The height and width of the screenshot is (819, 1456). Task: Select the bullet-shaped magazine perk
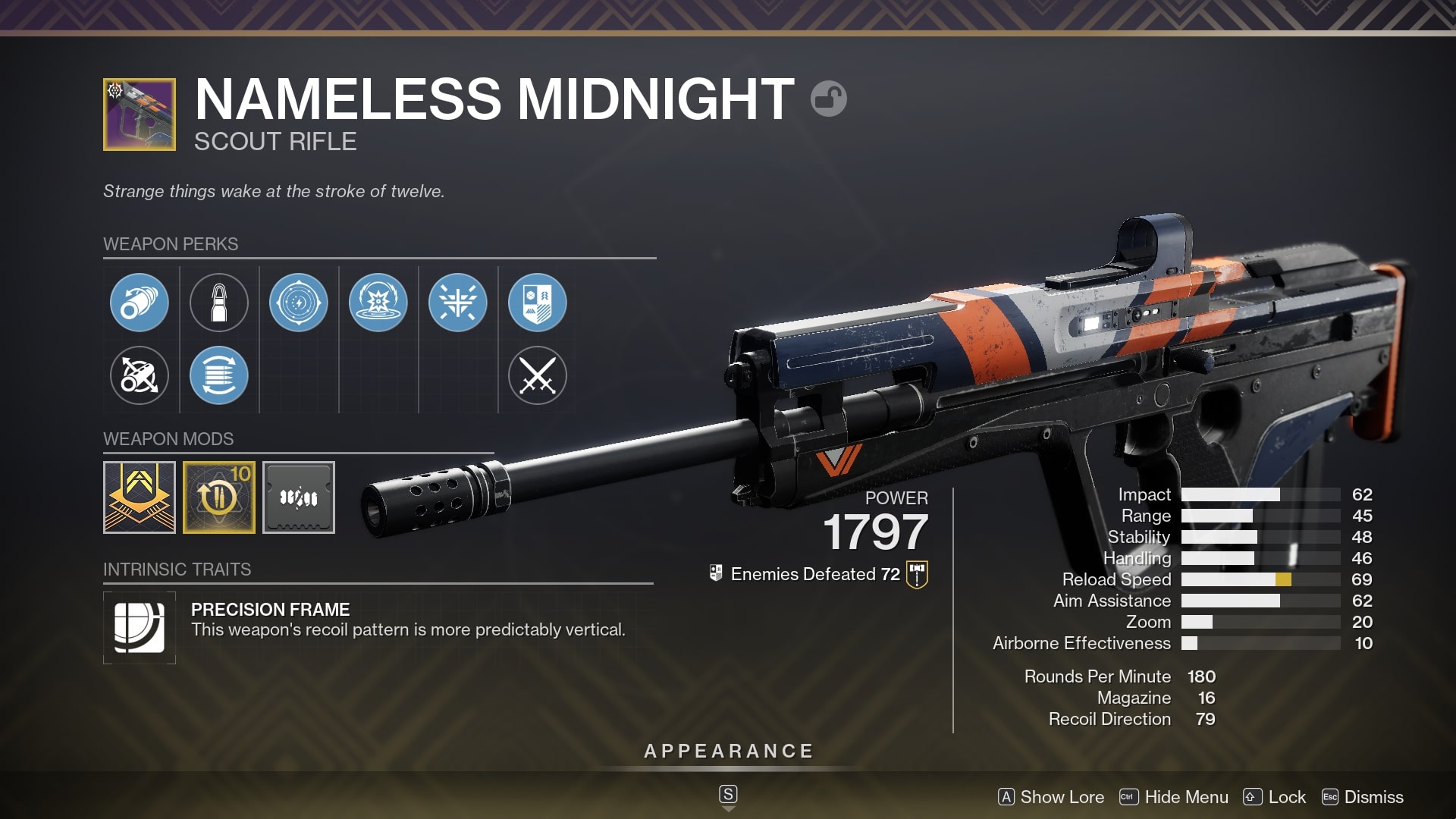pyautogui.click(x=219, y=302)
